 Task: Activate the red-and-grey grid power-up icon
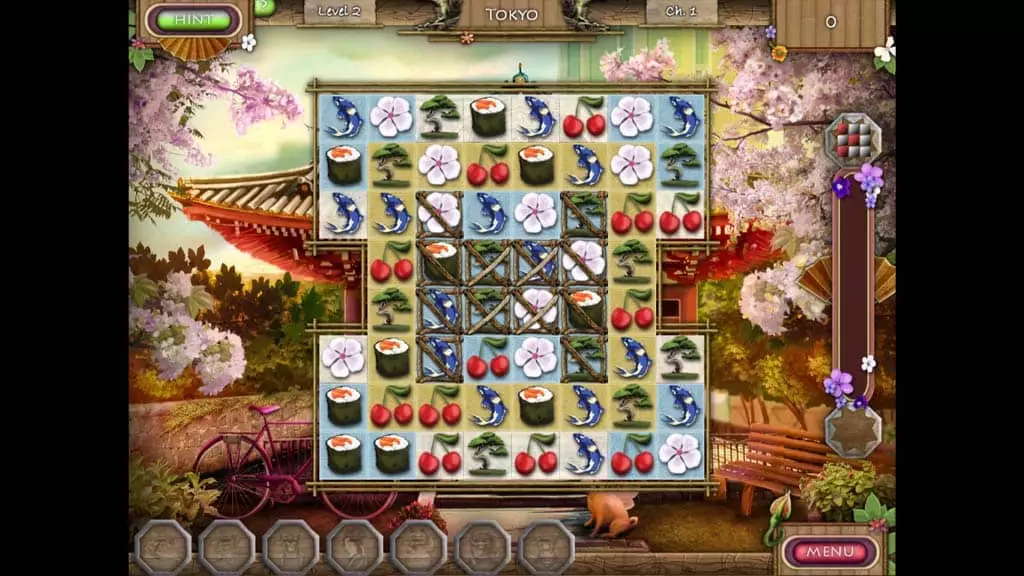click(852, 140)
